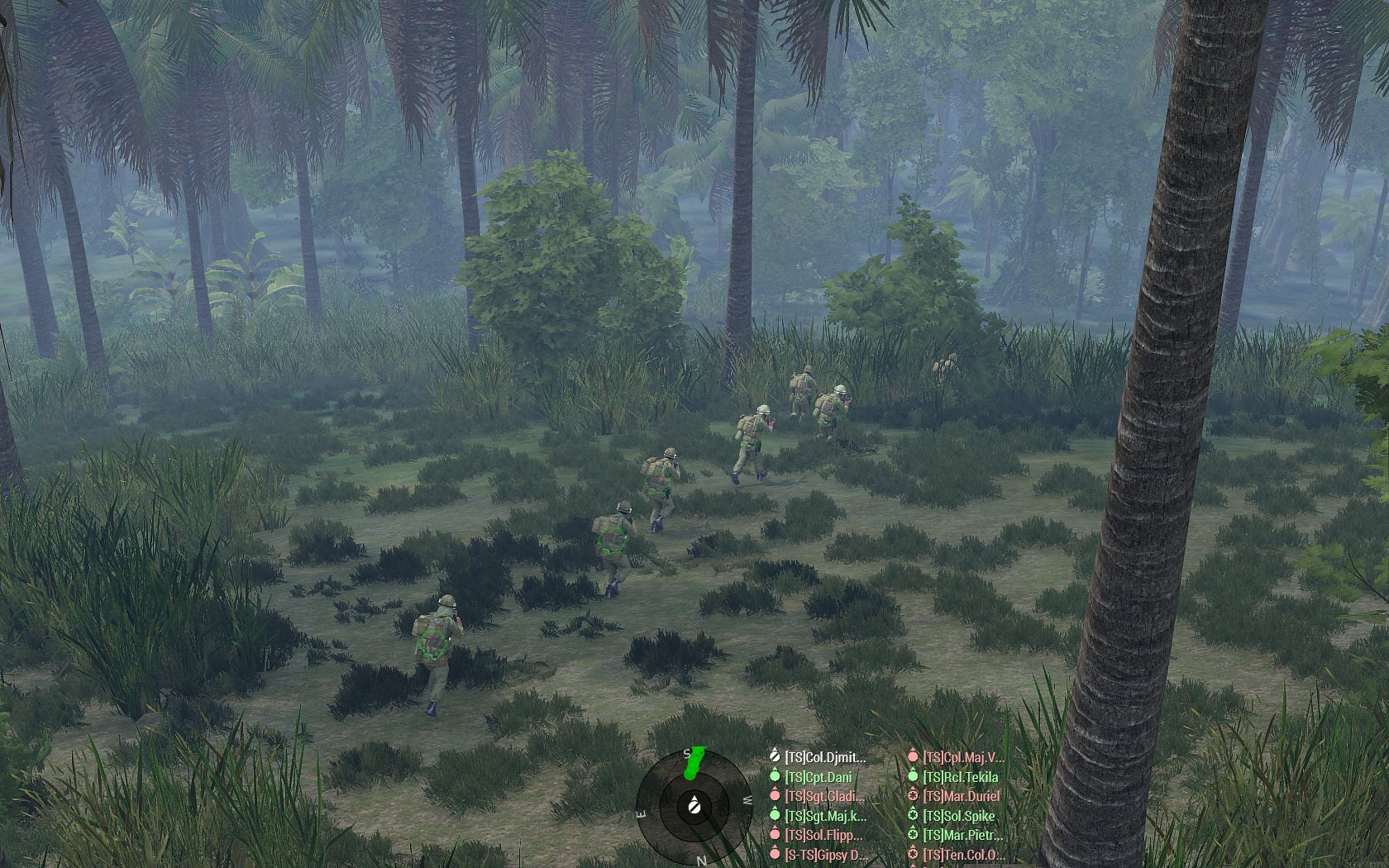Select [TS]Col.Djmit... in the squad list
Image resolution: width=1389 pixels, height=868 pixels.
824,757
